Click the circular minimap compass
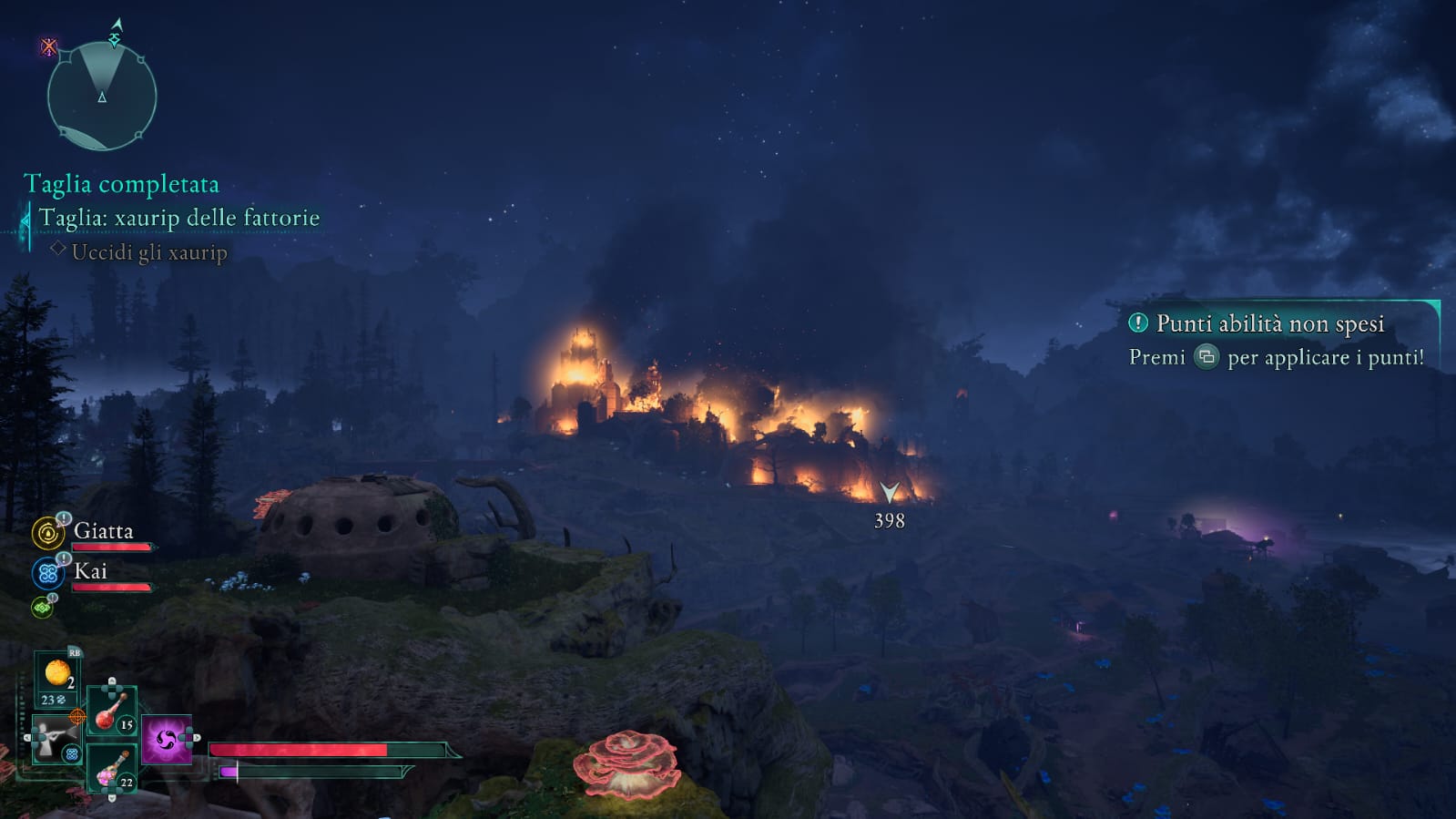 click(x=101, y=96)
